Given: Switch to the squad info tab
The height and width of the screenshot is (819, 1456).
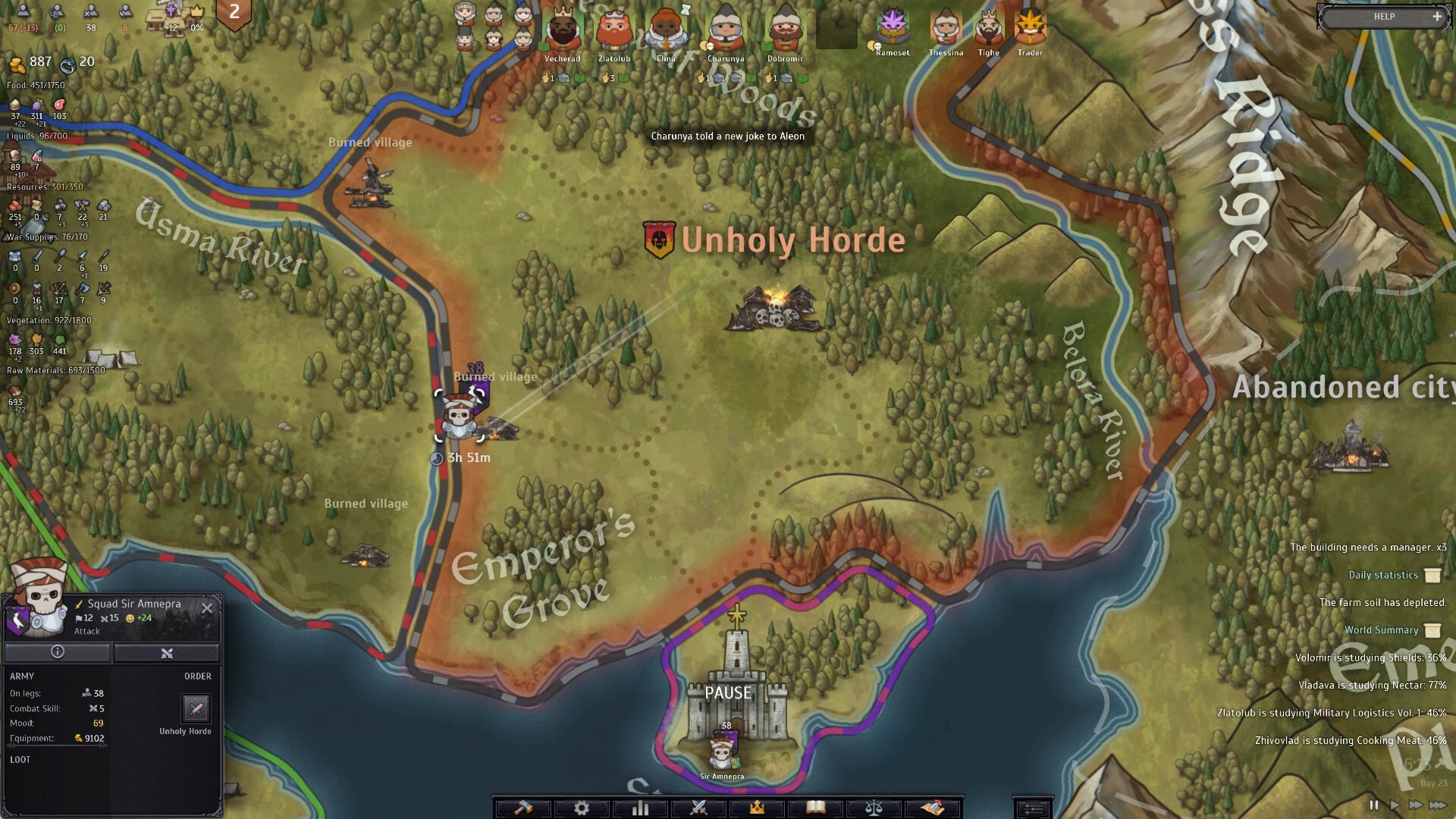Looking at the screenshot, I should click(x=58, y=652).
